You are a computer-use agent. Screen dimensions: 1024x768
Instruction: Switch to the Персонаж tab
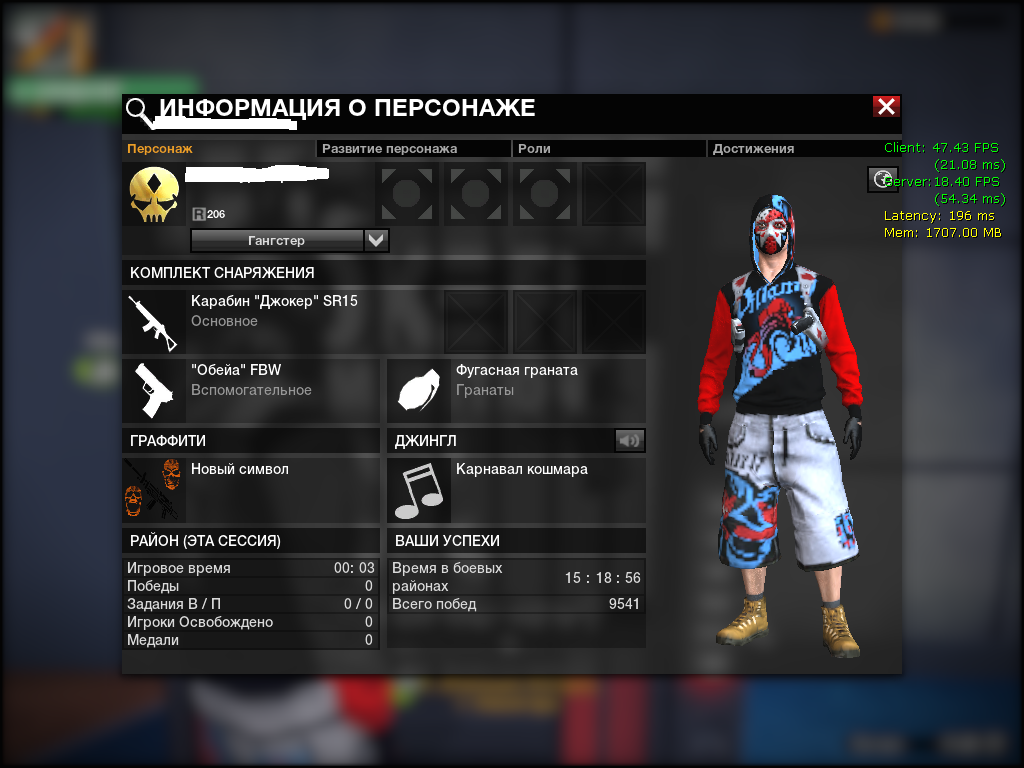[x=160, y=148]
